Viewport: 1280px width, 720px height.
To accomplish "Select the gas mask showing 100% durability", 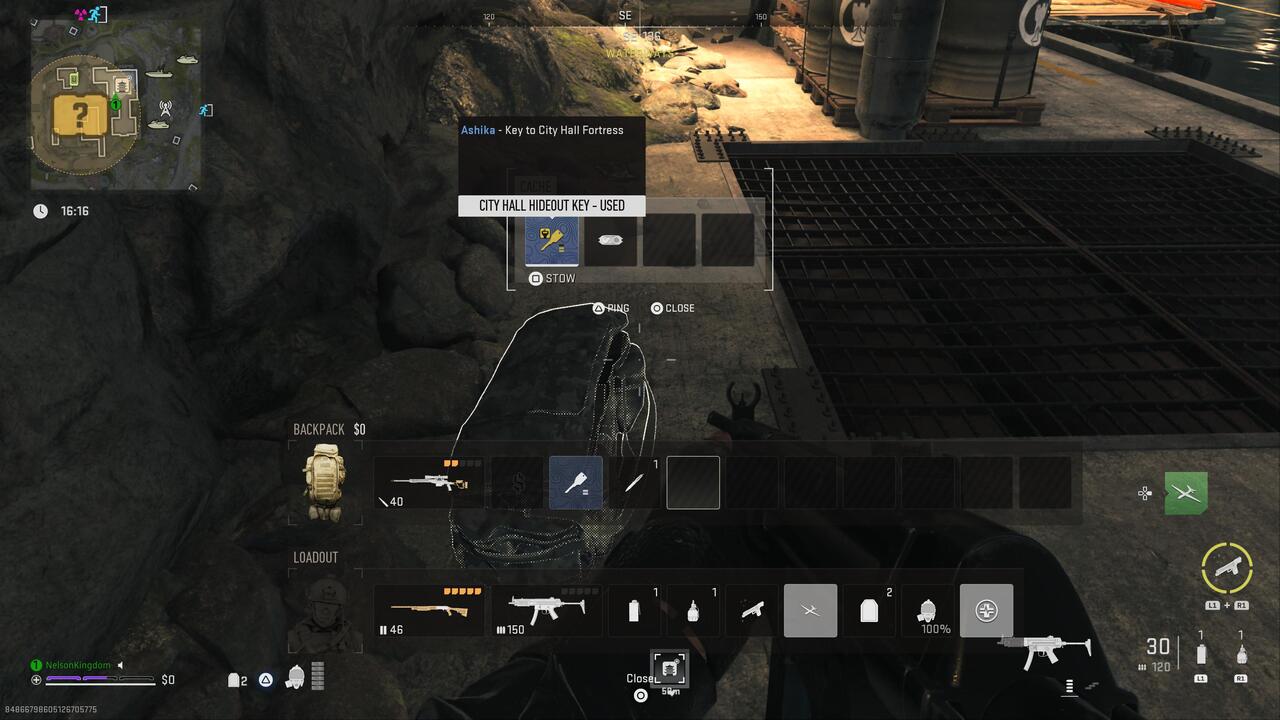I will click(x=927, y=610).
